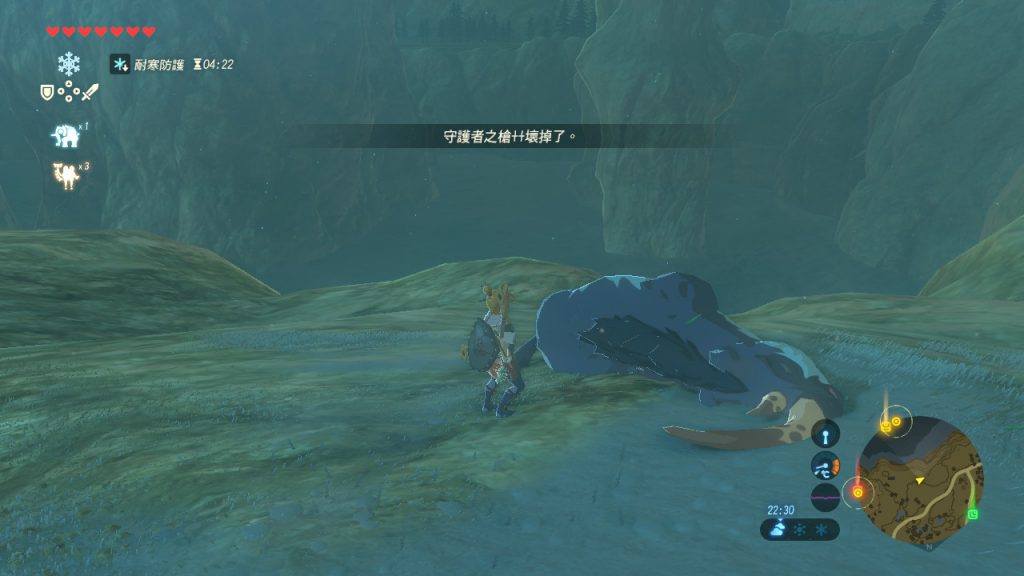Click the Sheikah sensor icon
The height and width of the screenshot is (576, 1024).
(x=825, y=434)
